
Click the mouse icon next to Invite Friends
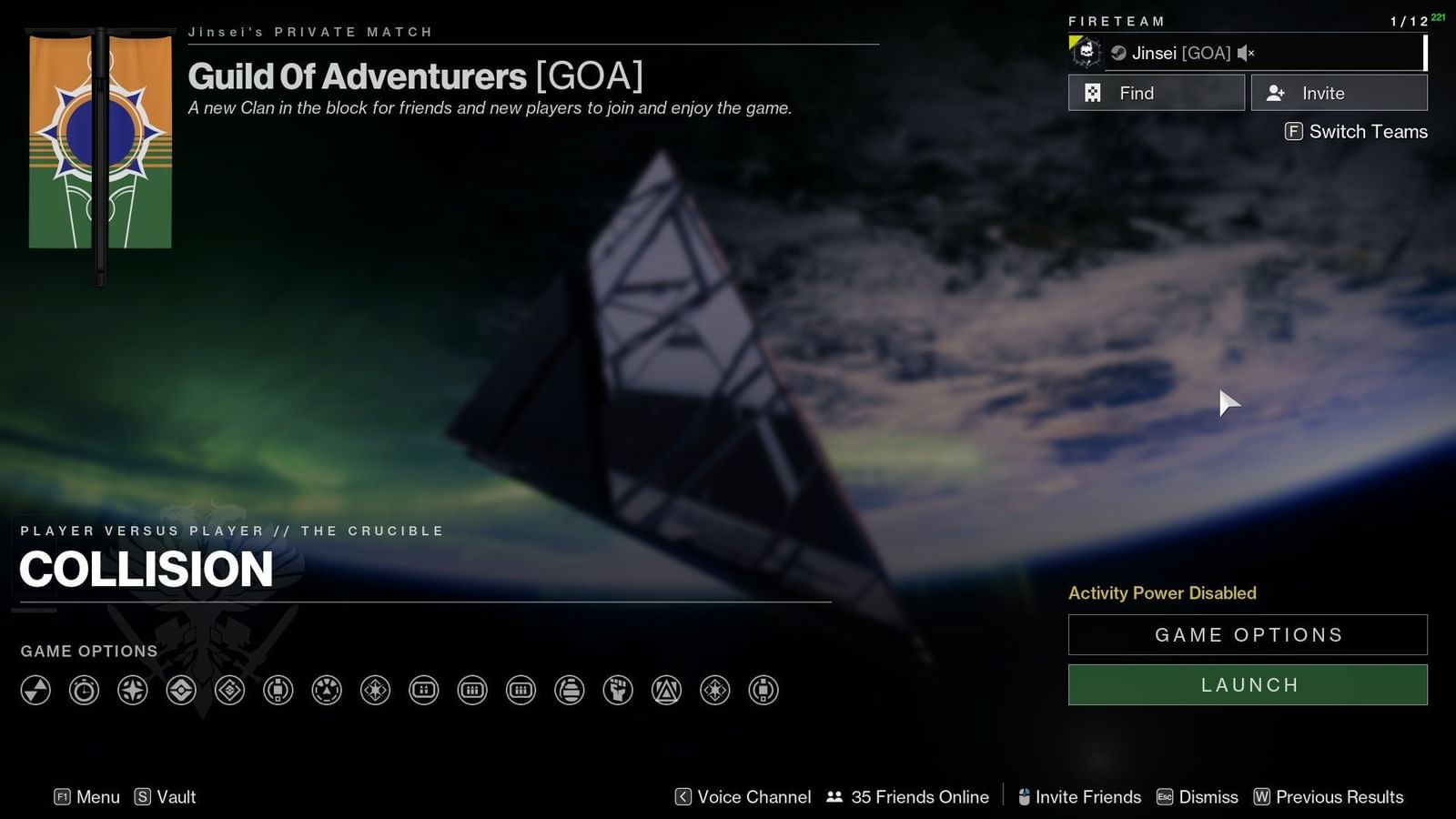coord(1023,796)
